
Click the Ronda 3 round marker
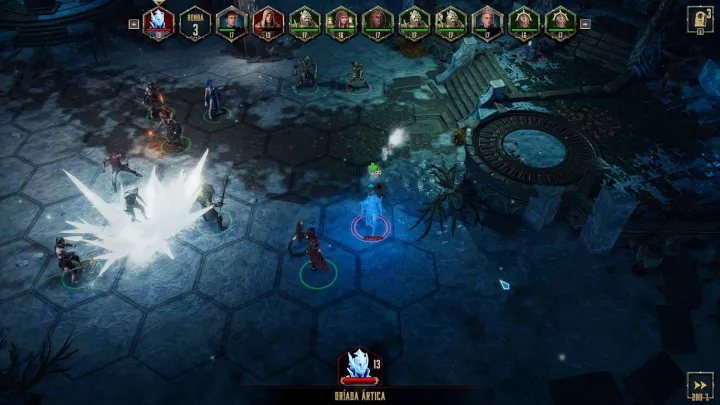[195, 23]
